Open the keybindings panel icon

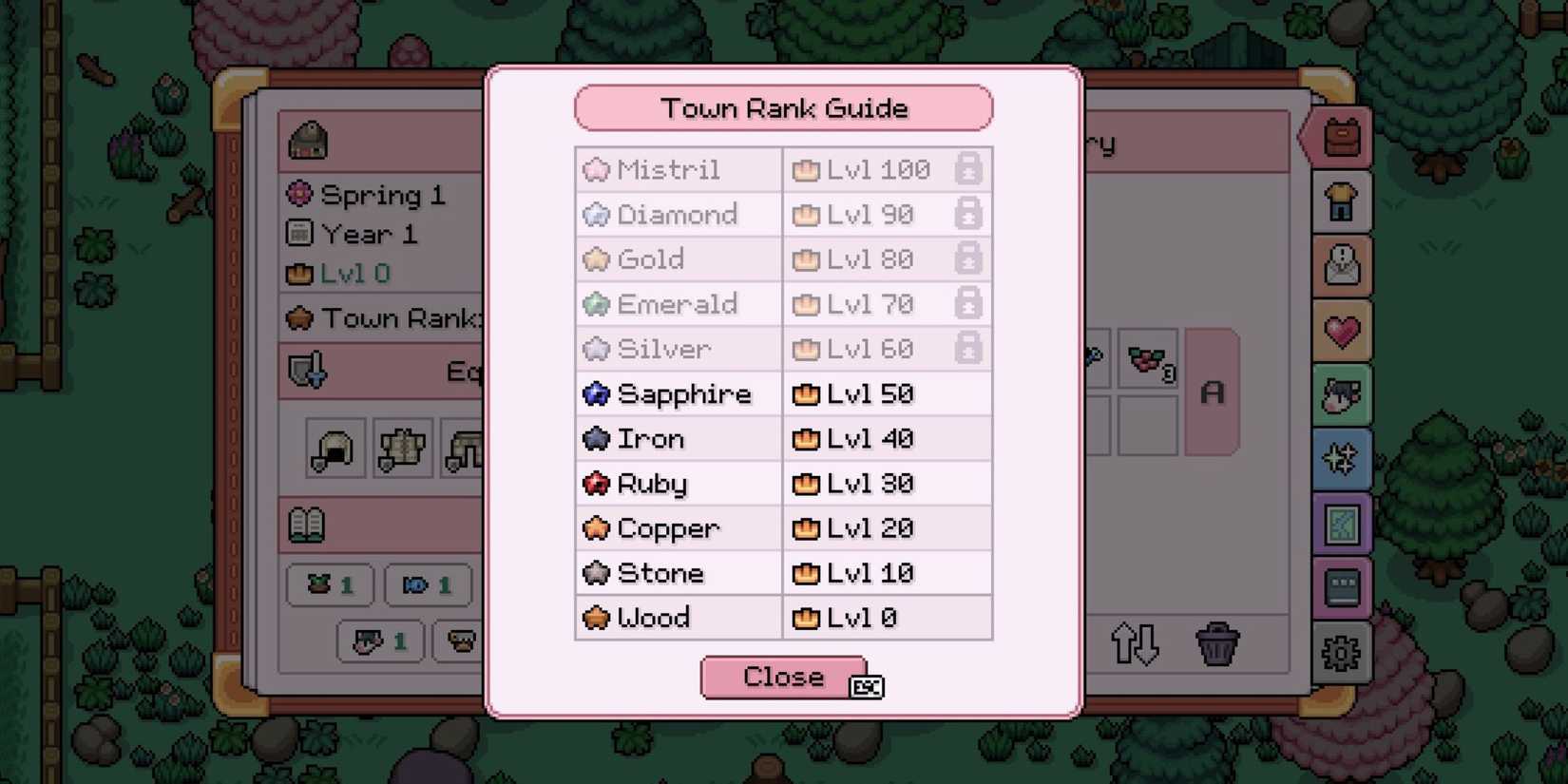pos(1339,586)
